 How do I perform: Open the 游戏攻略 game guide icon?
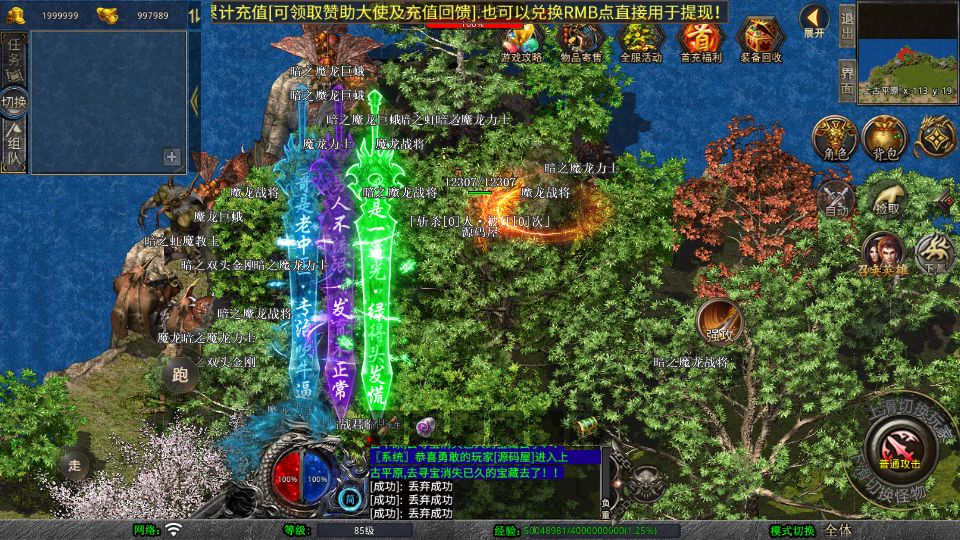(x=521, y=38)
